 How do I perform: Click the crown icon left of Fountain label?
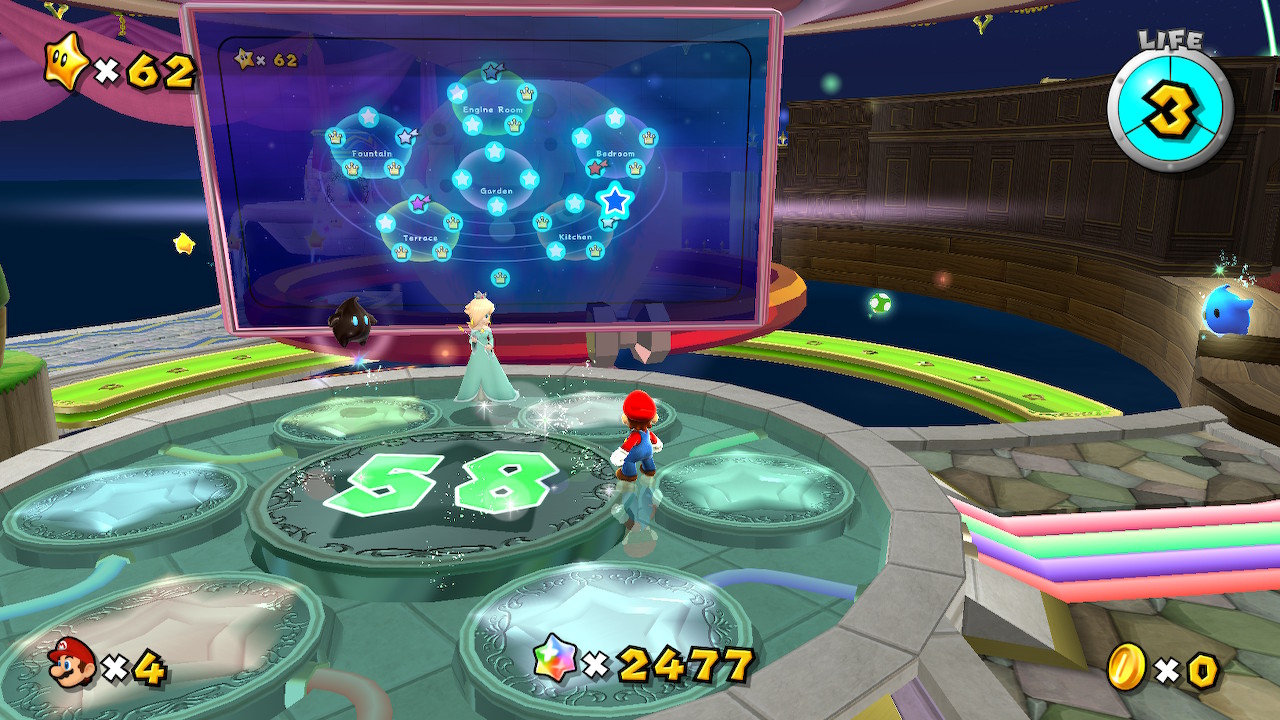click(x=335, y=138)
